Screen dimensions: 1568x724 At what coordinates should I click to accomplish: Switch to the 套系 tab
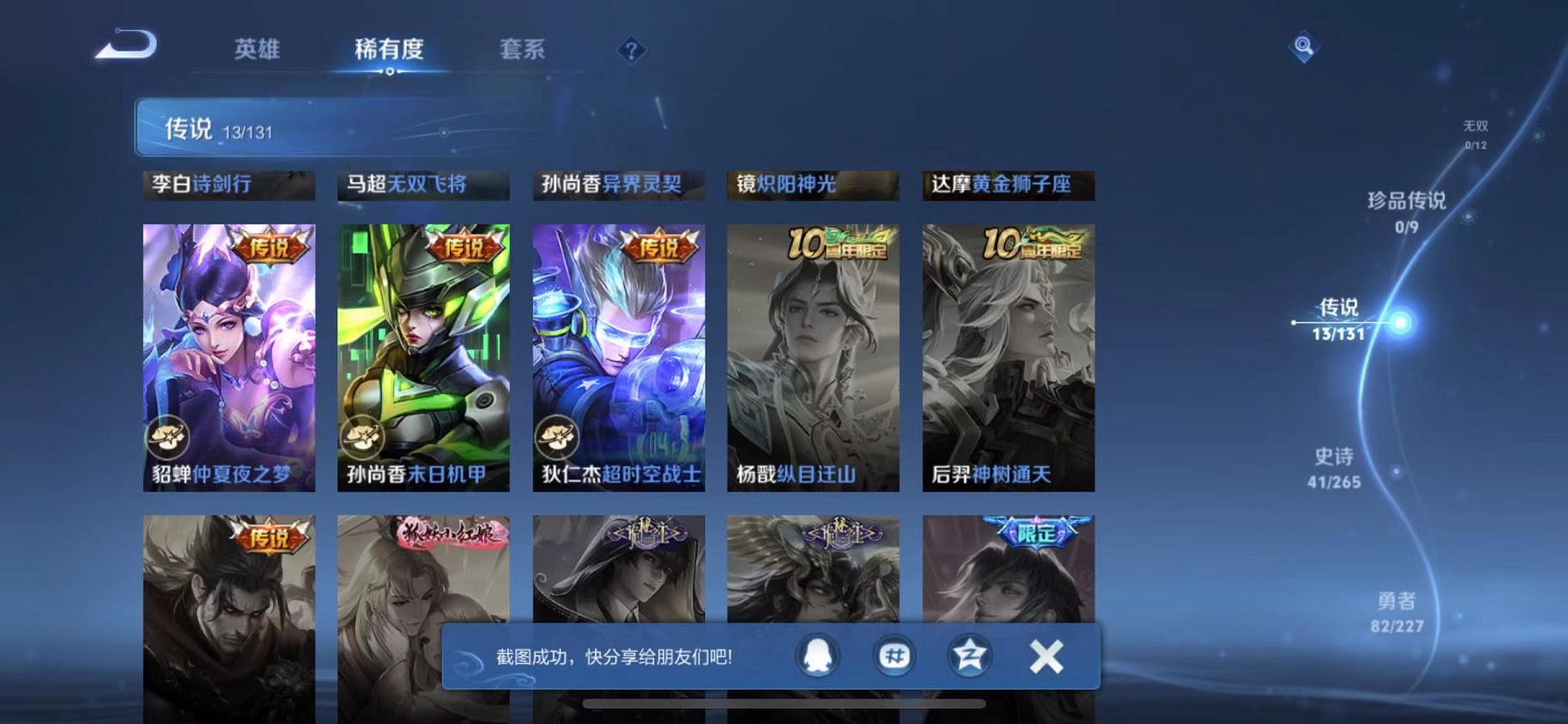(523, 50)
